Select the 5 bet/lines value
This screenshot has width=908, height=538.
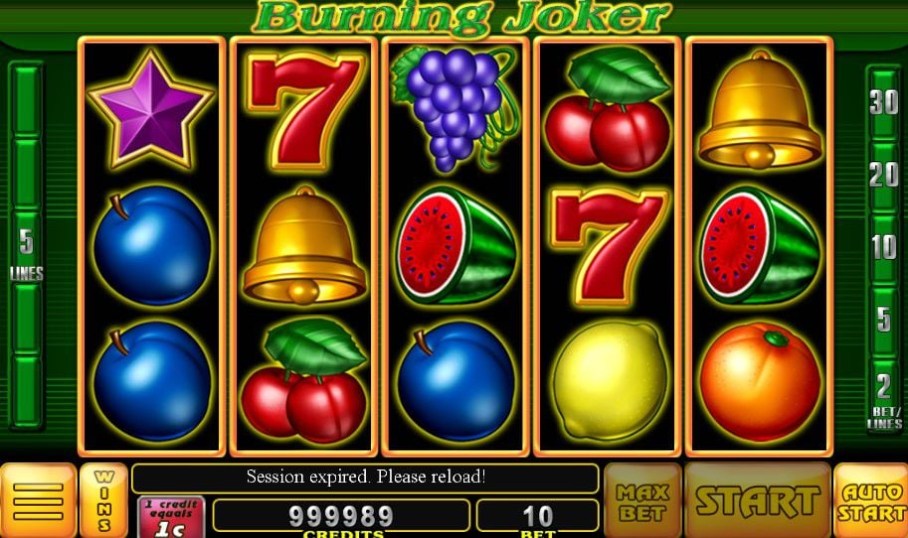[x=883, y=320]
